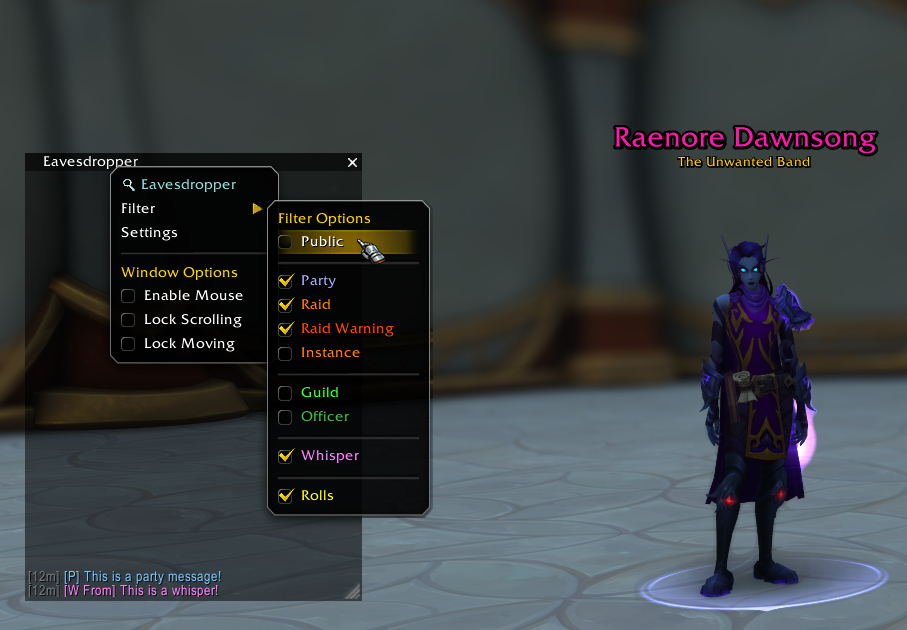Open Eavesdropper Settings

(x=149, y=233)
